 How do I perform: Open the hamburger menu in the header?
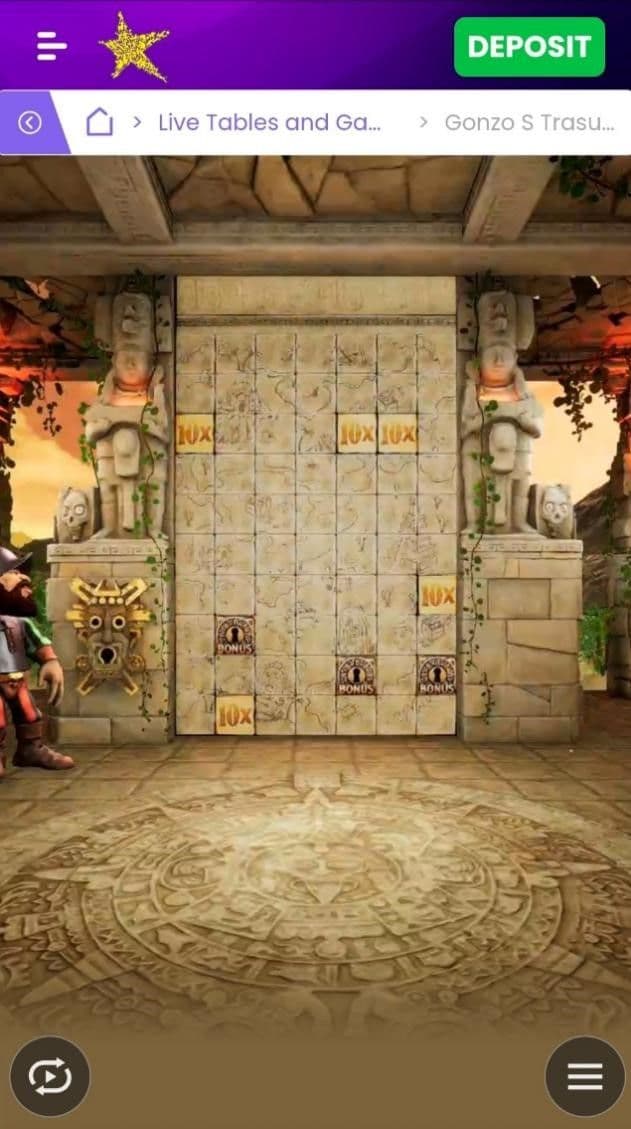(52, 46)
